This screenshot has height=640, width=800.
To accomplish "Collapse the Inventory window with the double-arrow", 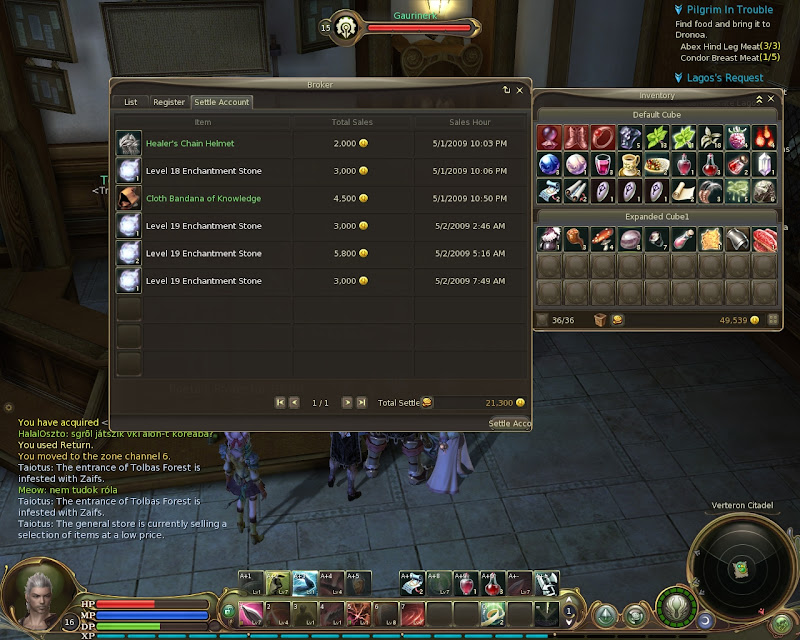I will pyautogui.click(x=758, y=99).
